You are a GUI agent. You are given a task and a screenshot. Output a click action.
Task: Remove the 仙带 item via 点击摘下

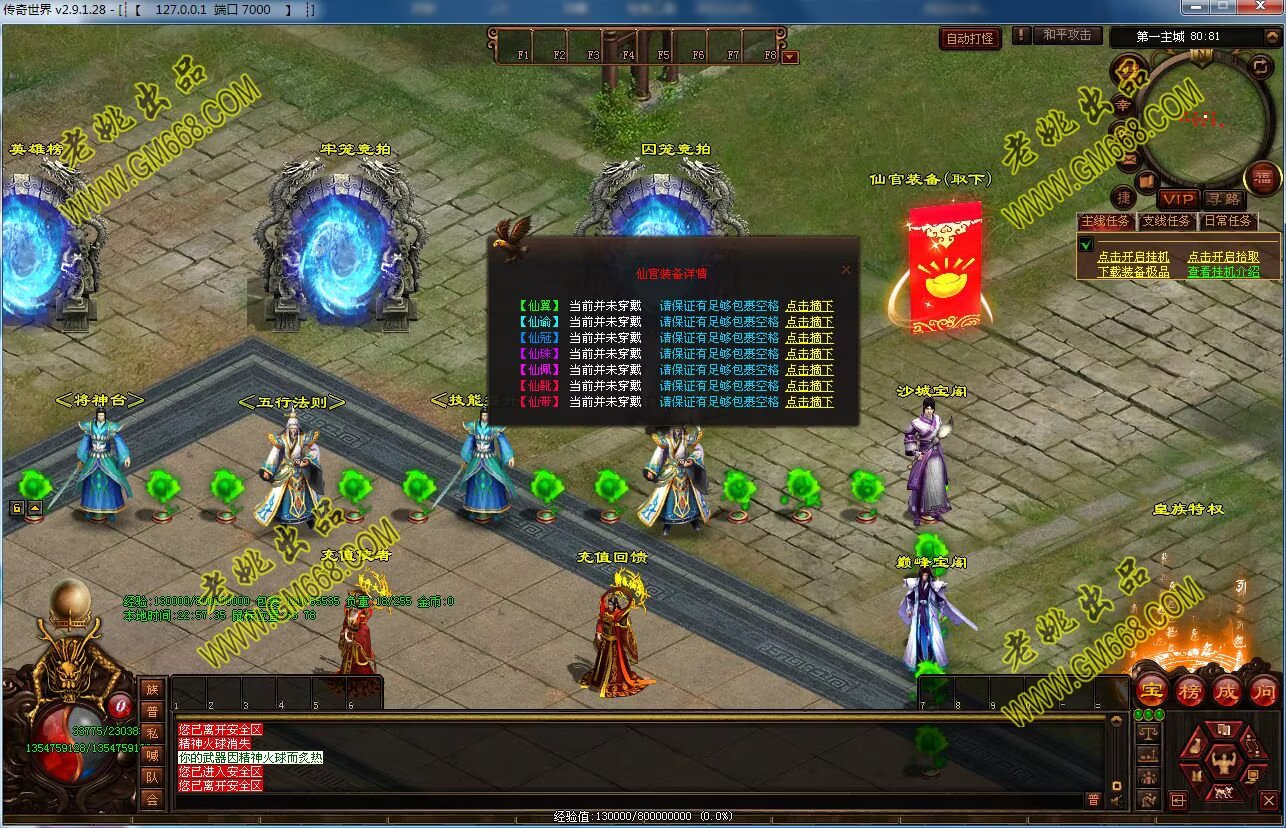(809, 402)
